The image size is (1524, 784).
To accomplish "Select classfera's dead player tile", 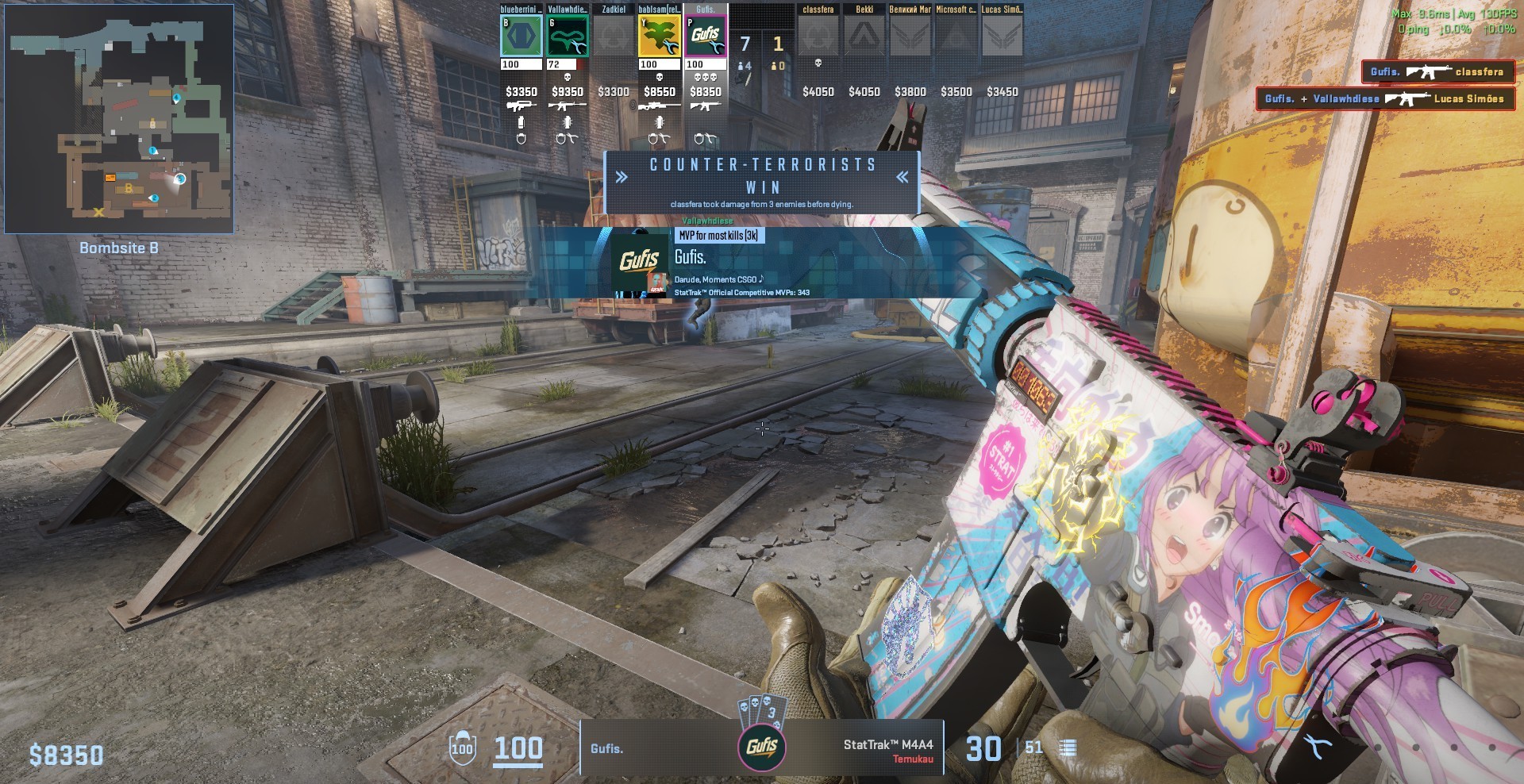I will pyautogui.click(x=818, y=37).
